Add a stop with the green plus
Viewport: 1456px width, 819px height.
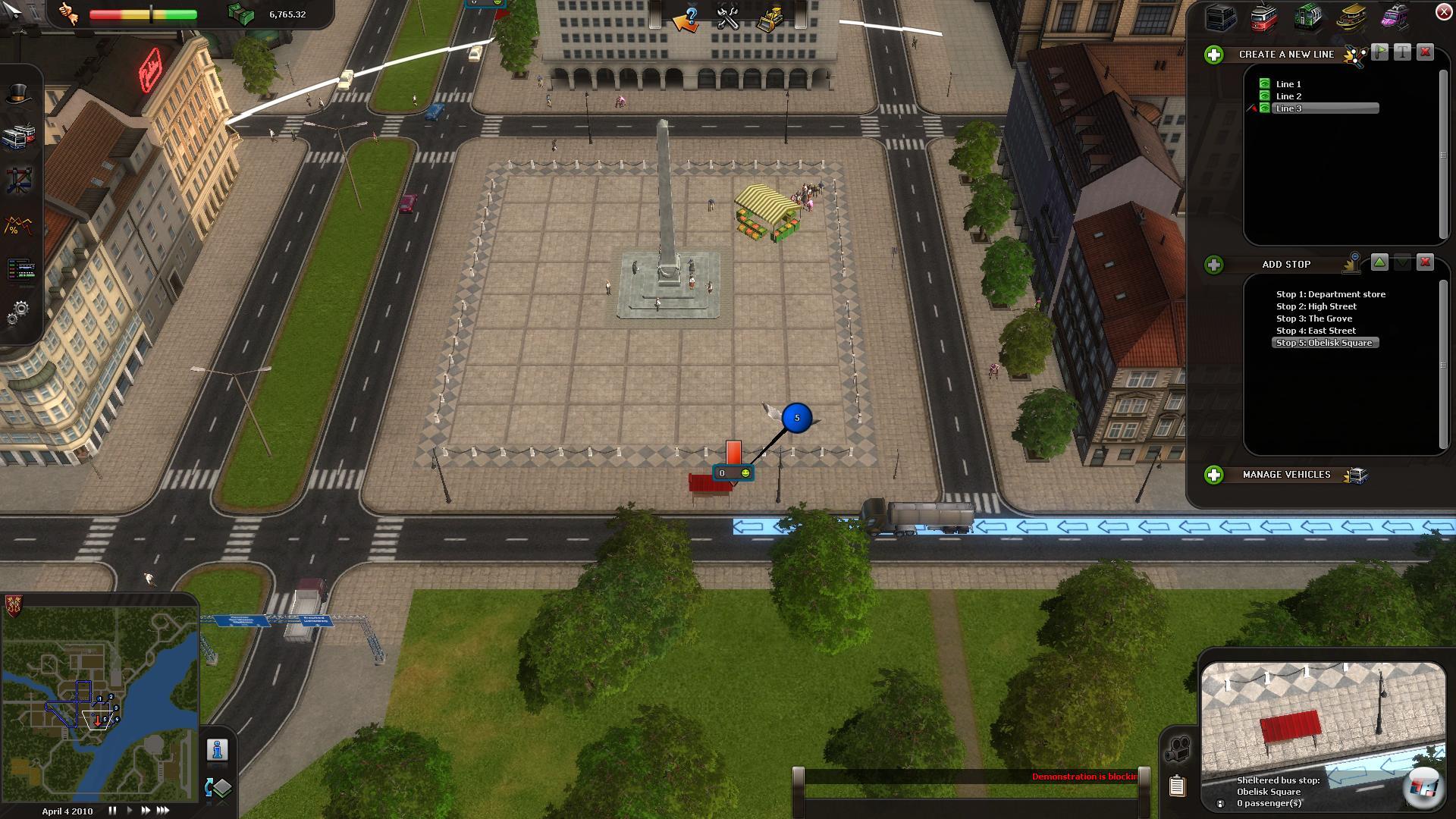pos(1214,265)
